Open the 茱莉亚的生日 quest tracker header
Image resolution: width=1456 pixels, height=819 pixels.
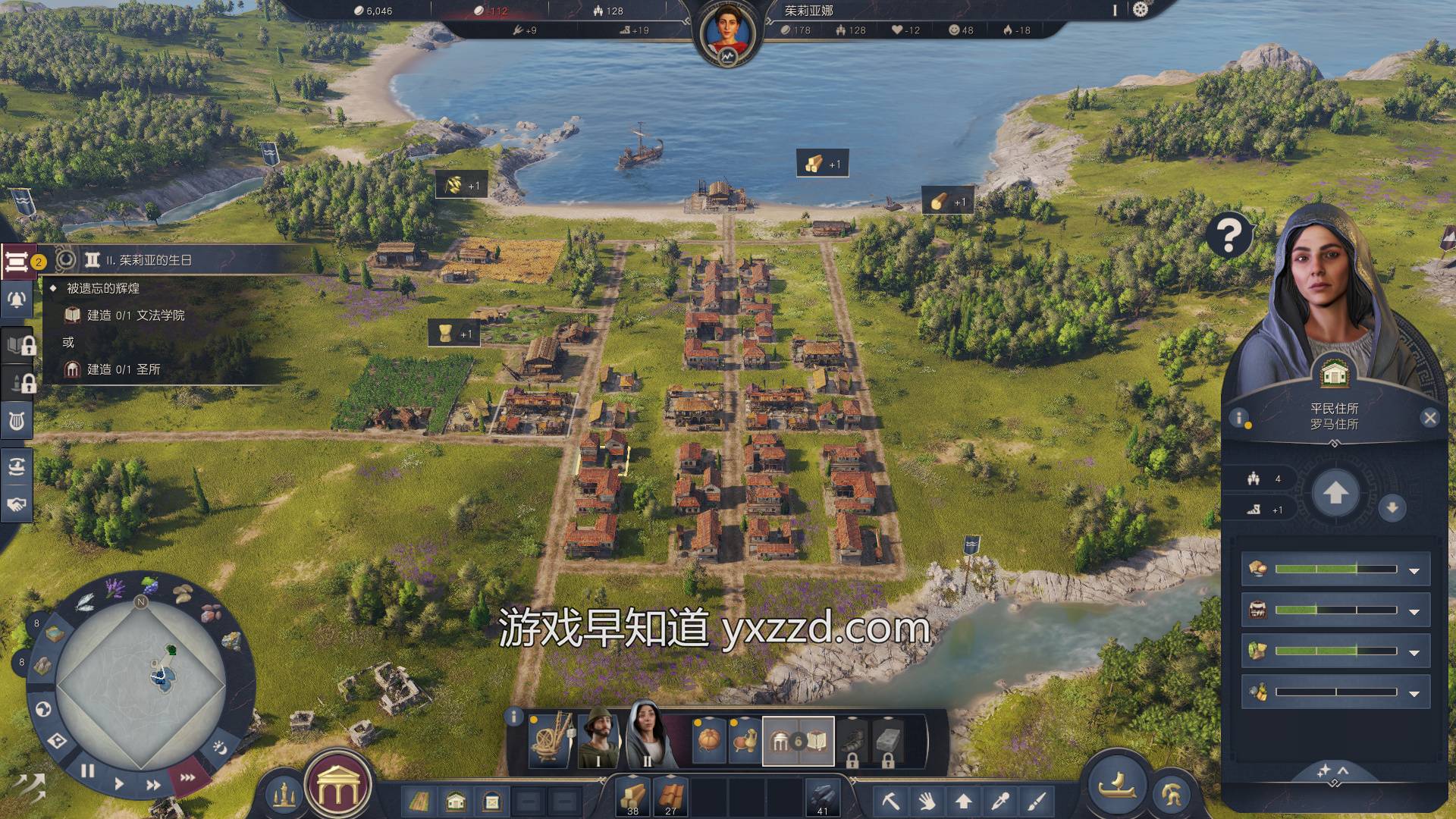[149, 260]
